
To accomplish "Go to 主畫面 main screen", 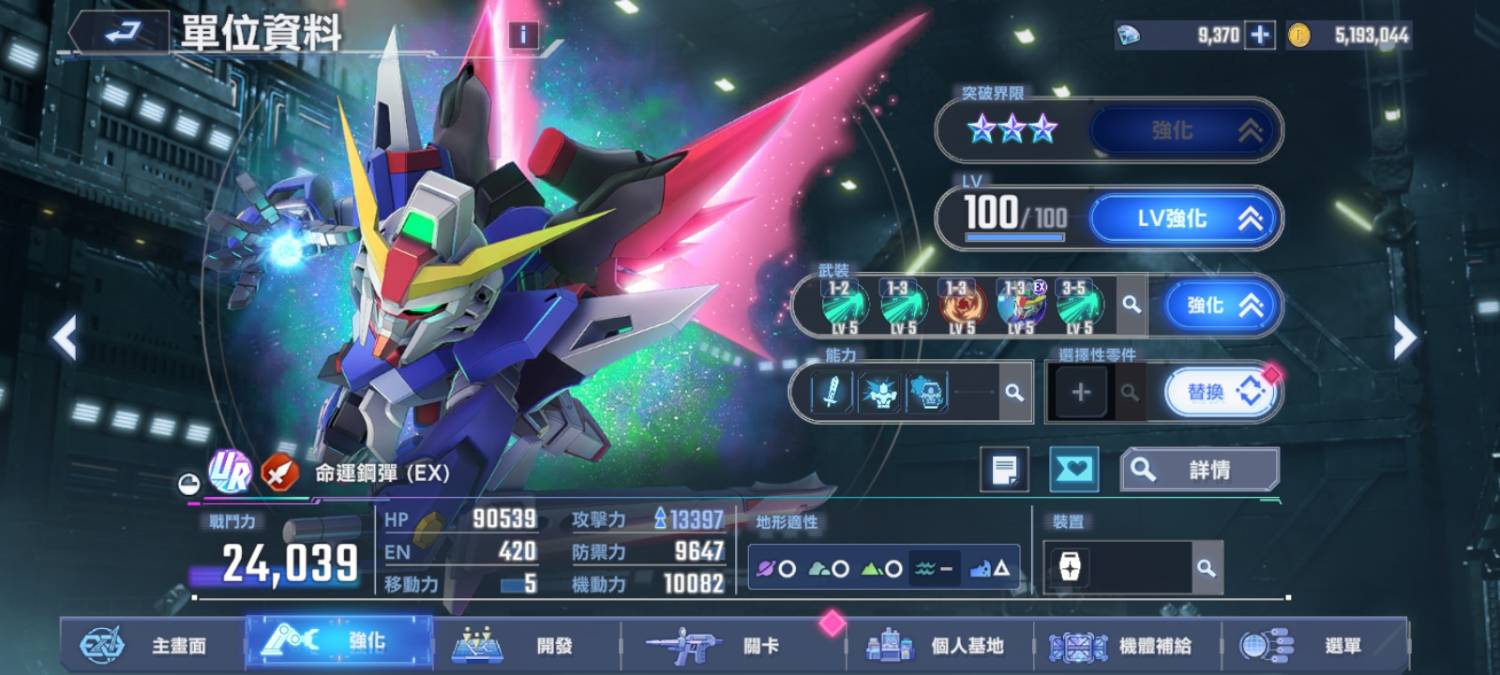I will pyautogui.click(x=152, y=646).
